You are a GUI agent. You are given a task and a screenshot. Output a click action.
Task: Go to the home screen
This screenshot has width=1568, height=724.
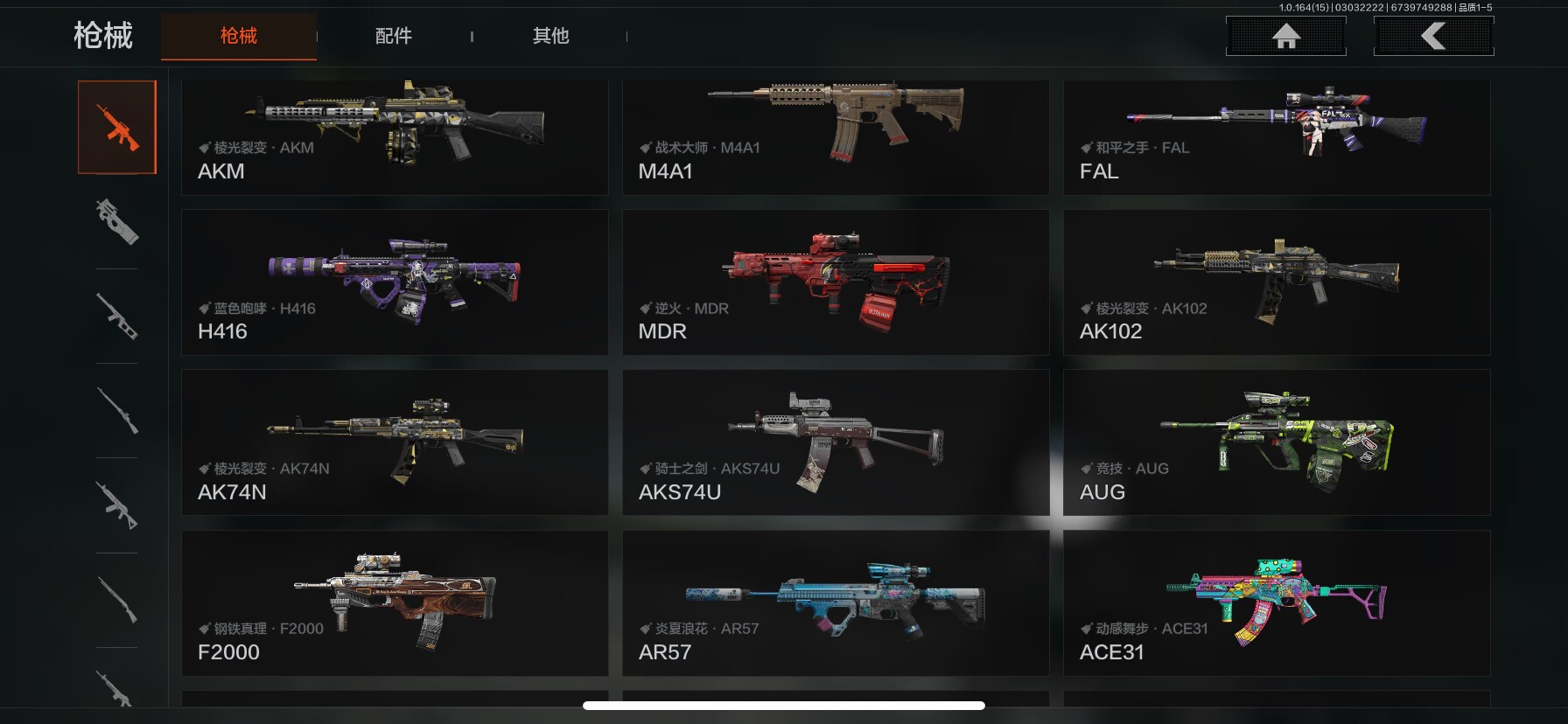(1285, 37)
